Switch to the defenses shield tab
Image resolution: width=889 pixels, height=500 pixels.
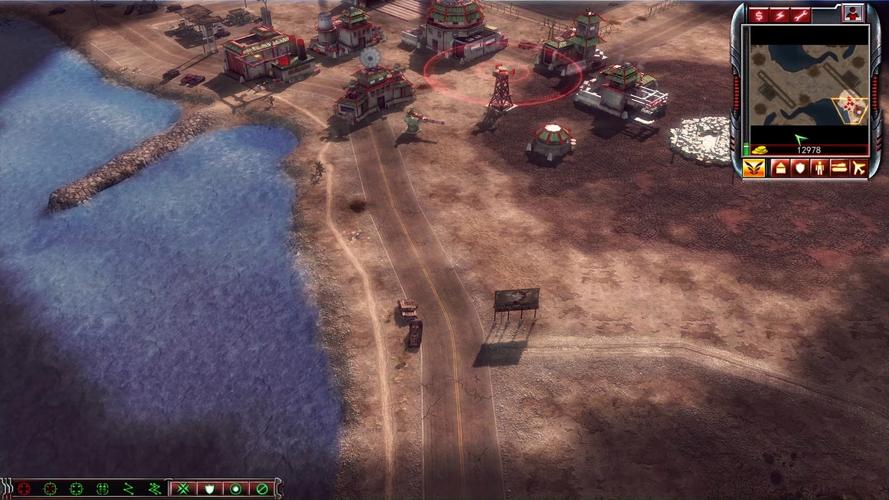pyautogui.click(x=799, y=168)
